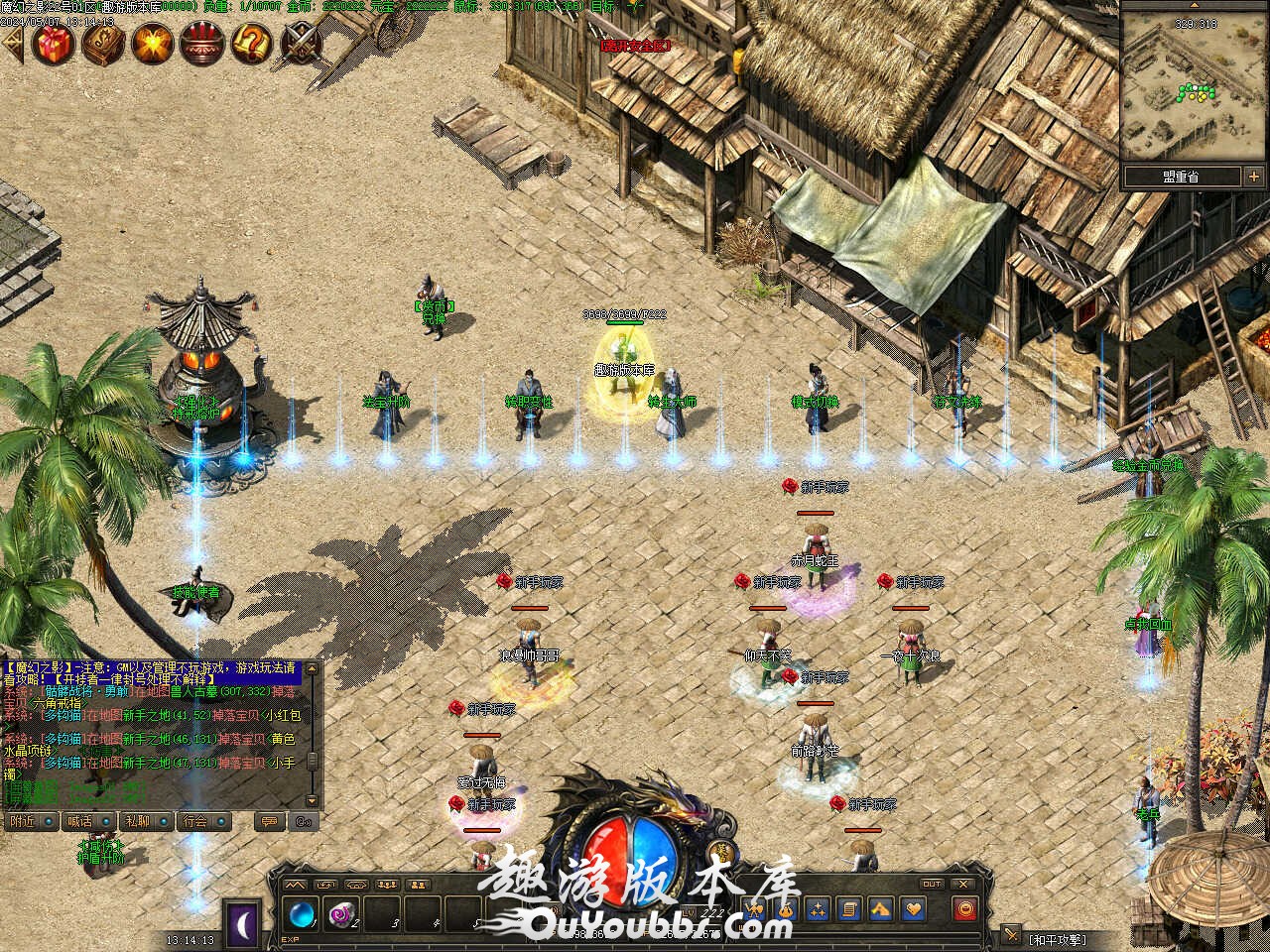Select the crossed swords shield icon
This screenshot has height=952, width=1270.
pos(301,44)
